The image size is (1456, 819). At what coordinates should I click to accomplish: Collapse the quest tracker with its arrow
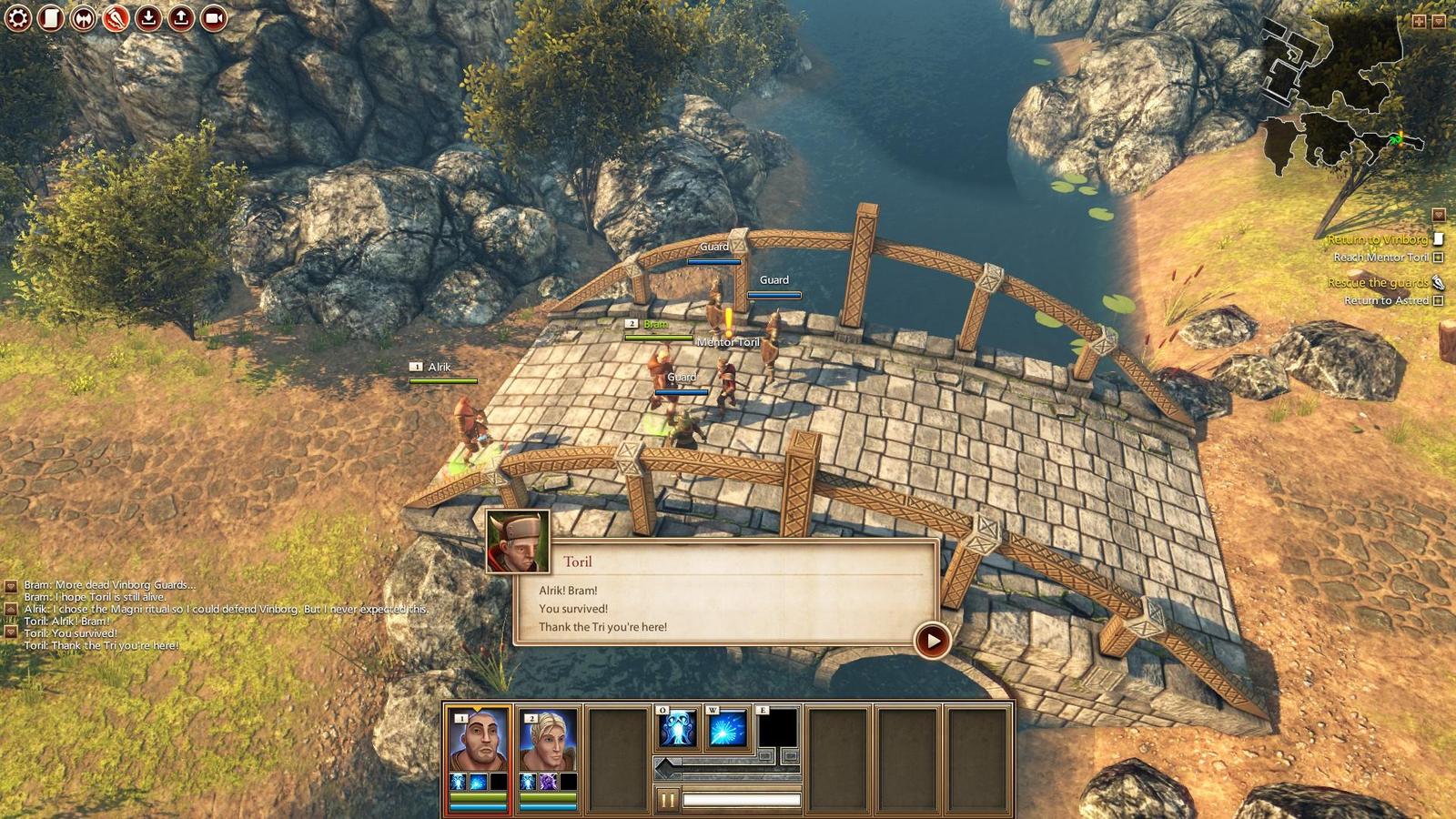[1439, 215]
